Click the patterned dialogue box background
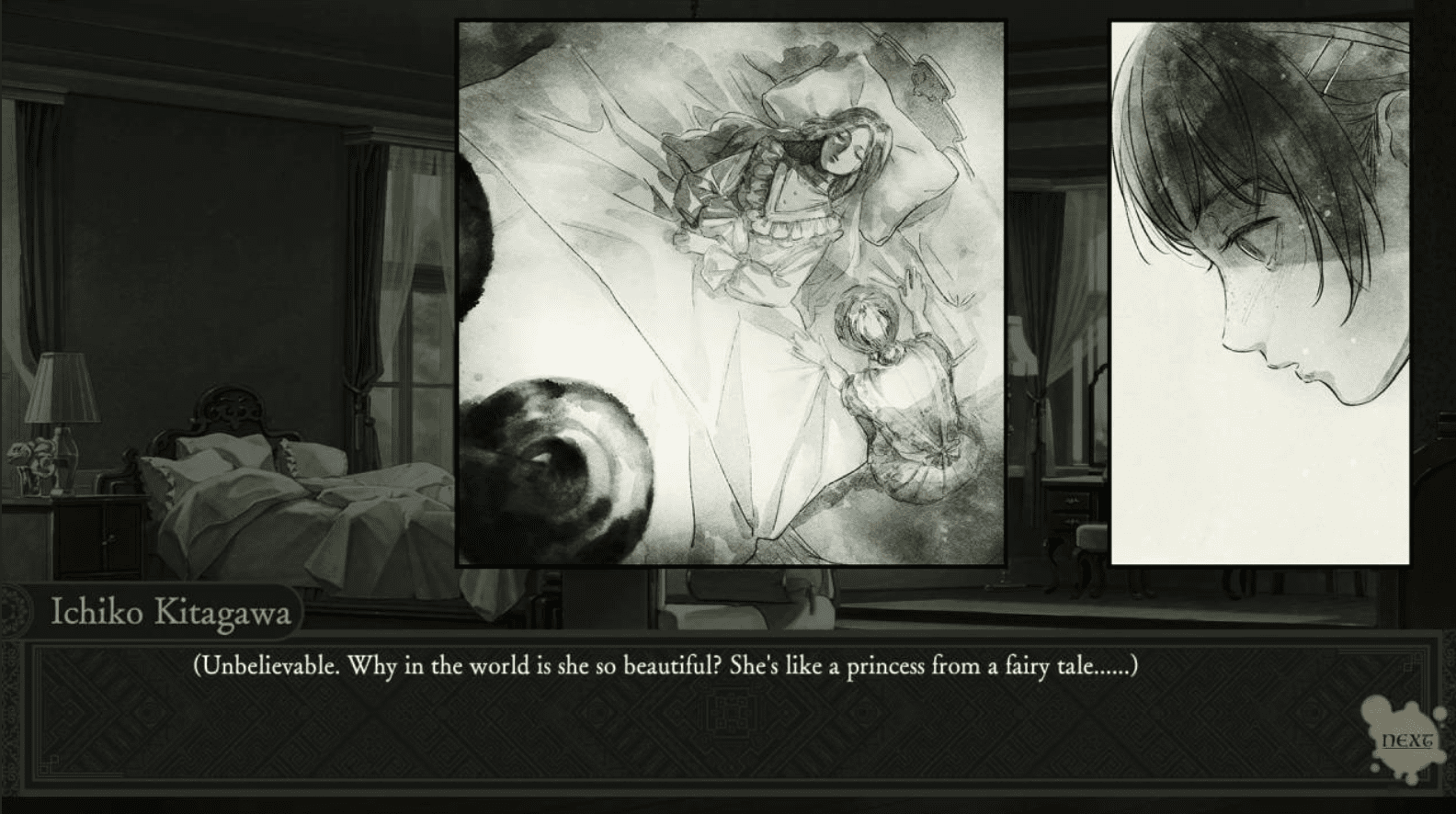 (x=726, y=726)
